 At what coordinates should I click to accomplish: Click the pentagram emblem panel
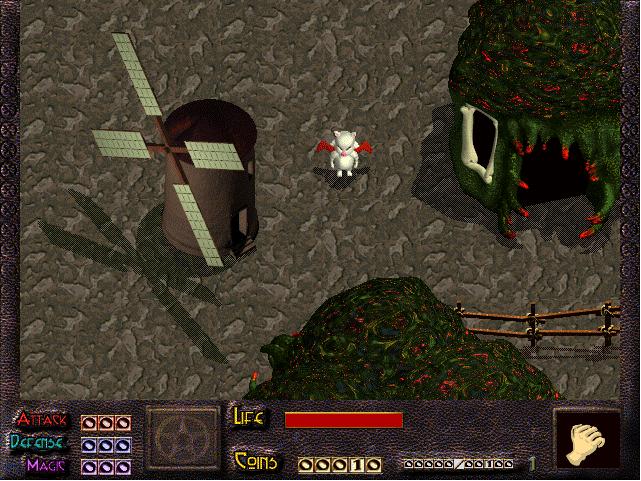pyautogui.click(x=181, y=440)
